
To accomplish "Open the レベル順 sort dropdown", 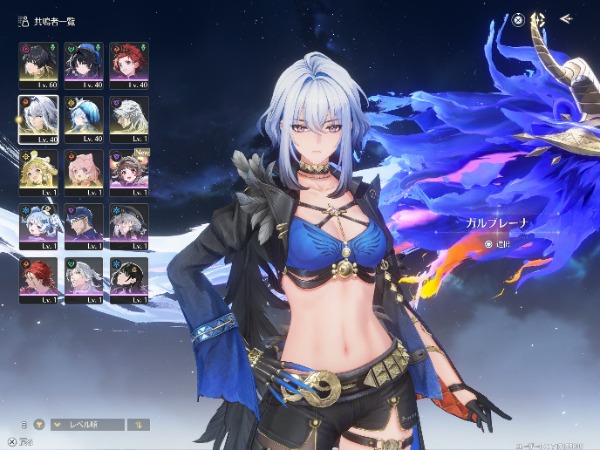I will 88,424.
